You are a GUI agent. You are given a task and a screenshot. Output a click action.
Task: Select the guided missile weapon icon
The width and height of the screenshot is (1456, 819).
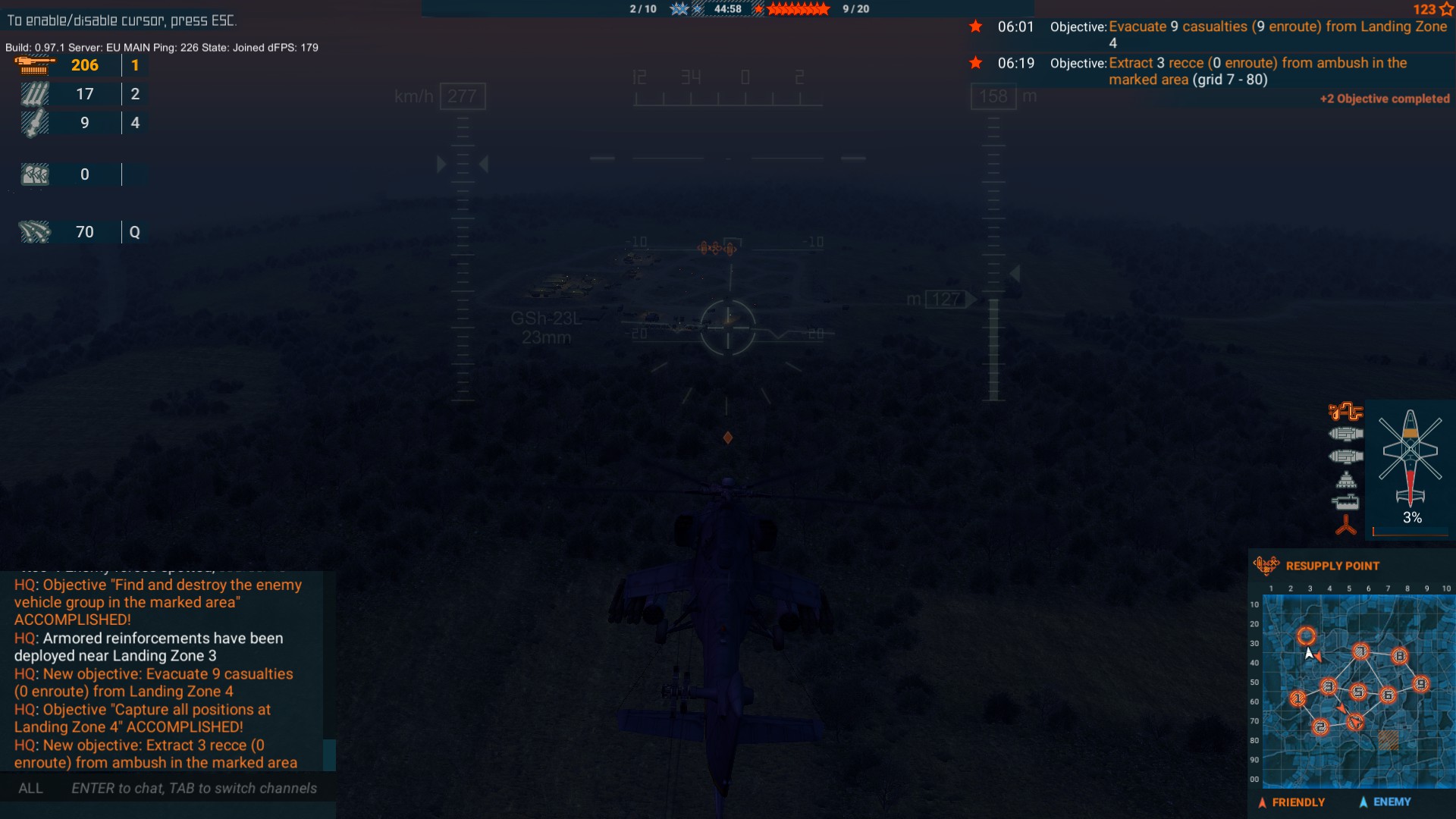click(33, 122)
